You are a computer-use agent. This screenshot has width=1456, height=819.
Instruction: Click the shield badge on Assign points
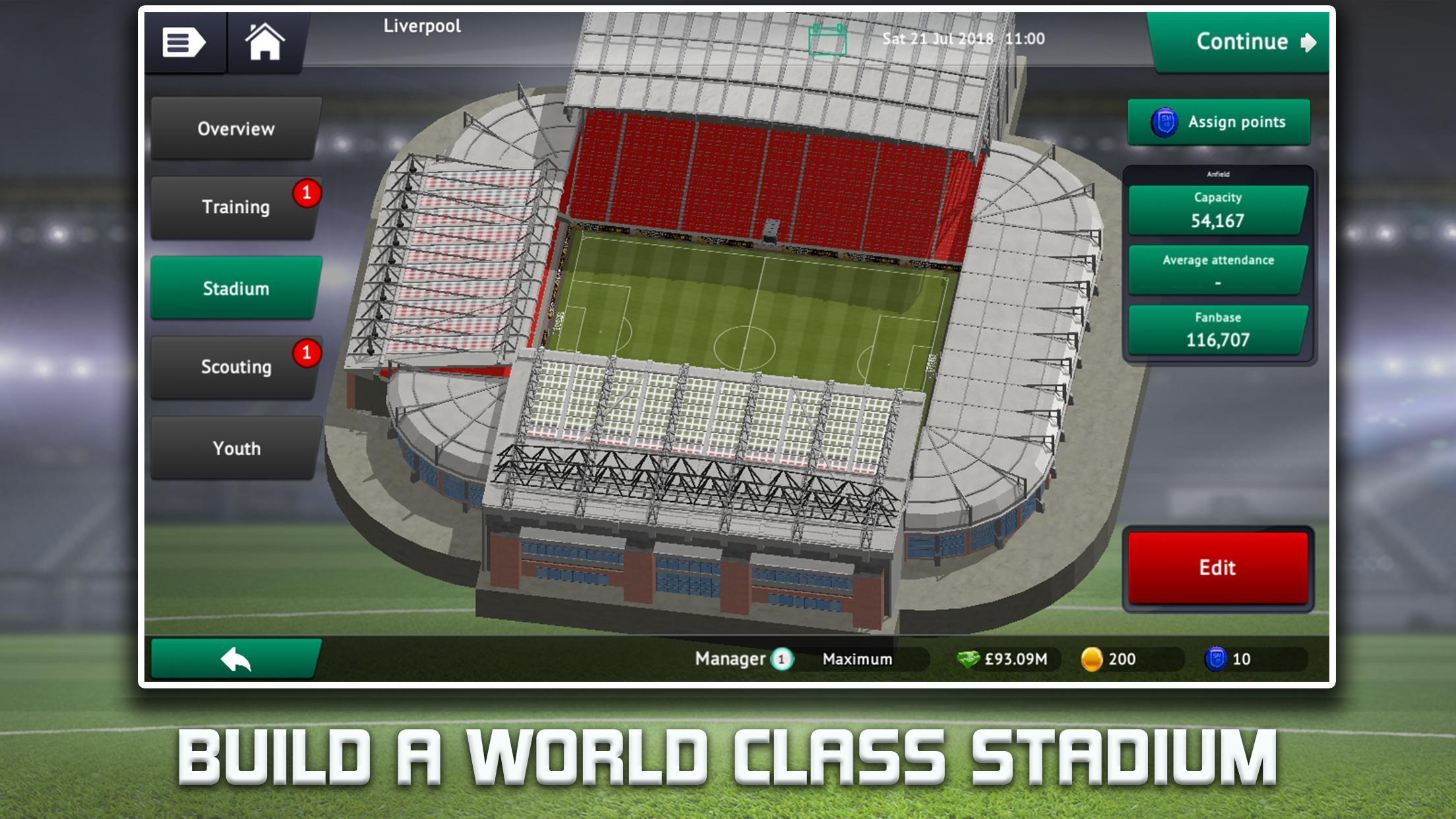click(x=1166, y=122)
